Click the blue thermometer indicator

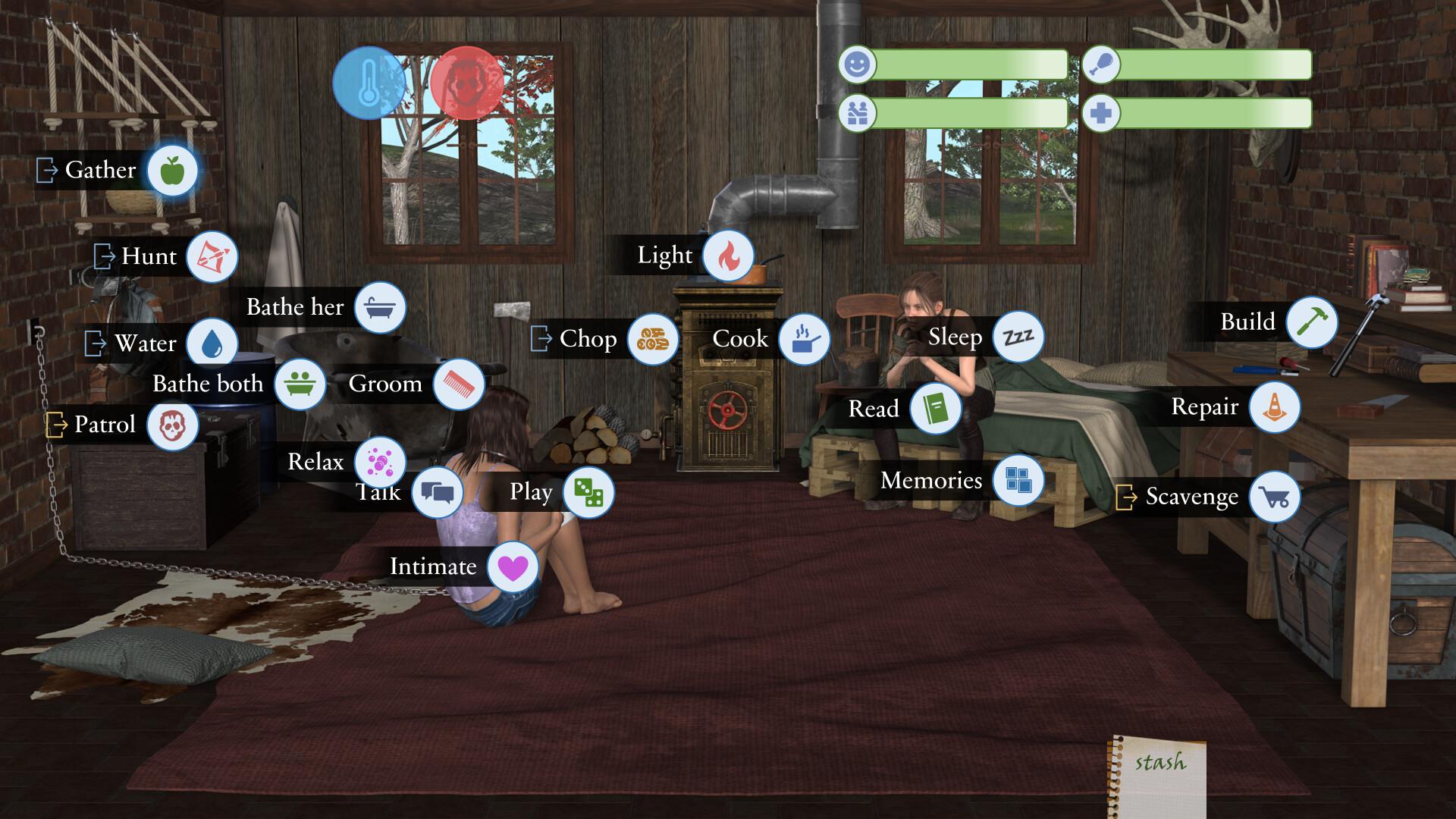click(367, 83)
